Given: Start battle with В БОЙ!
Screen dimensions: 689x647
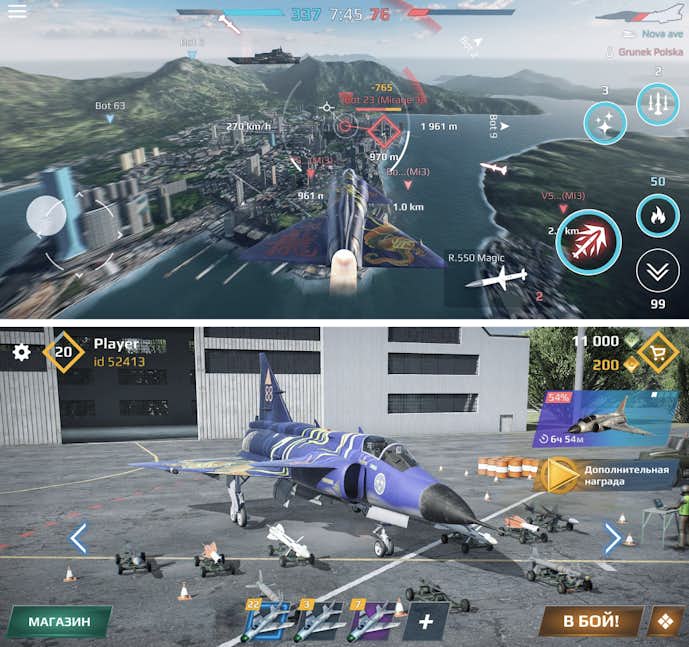Looking at the screenshot, I should tap(590, 621).
